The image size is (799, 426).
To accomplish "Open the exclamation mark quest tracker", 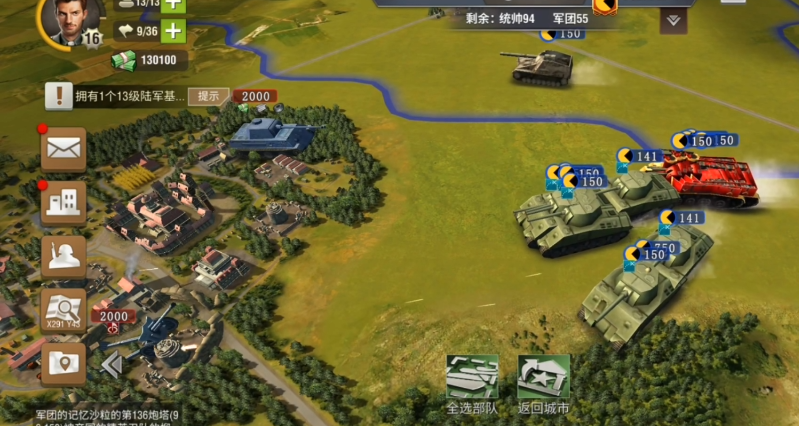I will tap(60, 96).
